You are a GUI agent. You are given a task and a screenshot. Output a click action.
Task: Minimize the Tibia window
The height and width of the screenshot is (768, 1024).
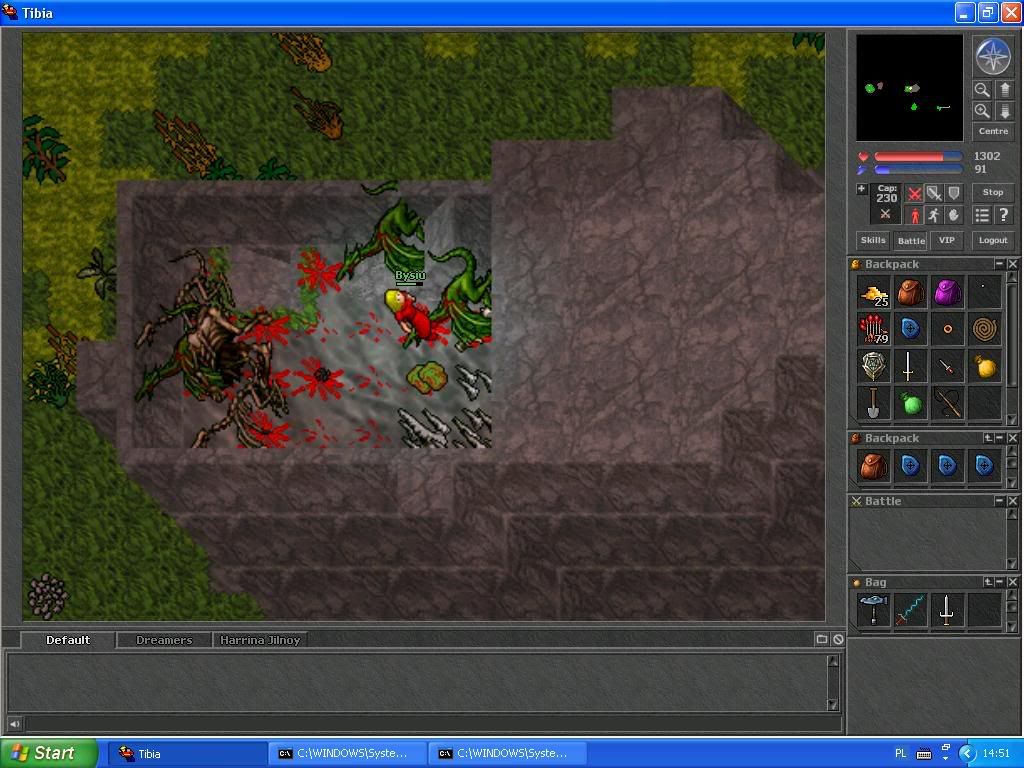[964, 13]
